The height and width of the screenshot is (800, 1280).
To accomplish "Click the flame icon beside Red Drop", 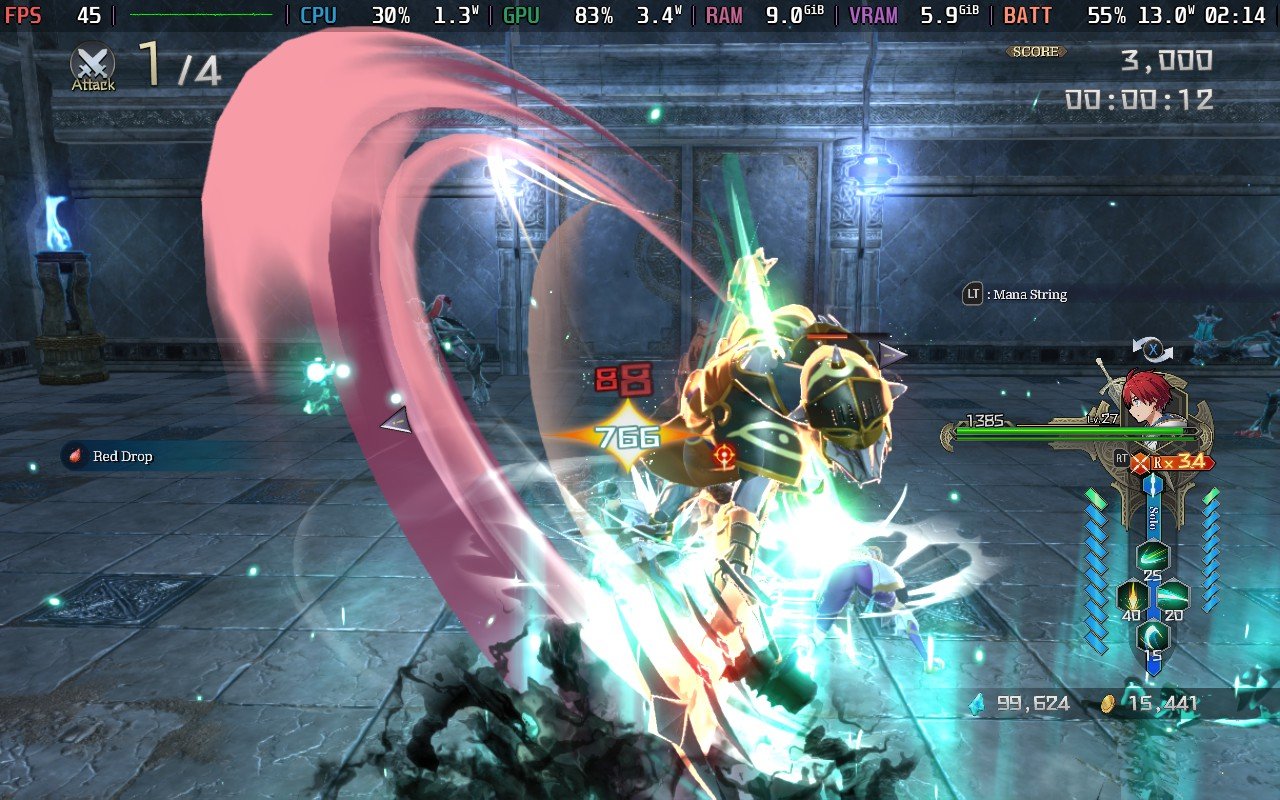I will tap(73, 455).
